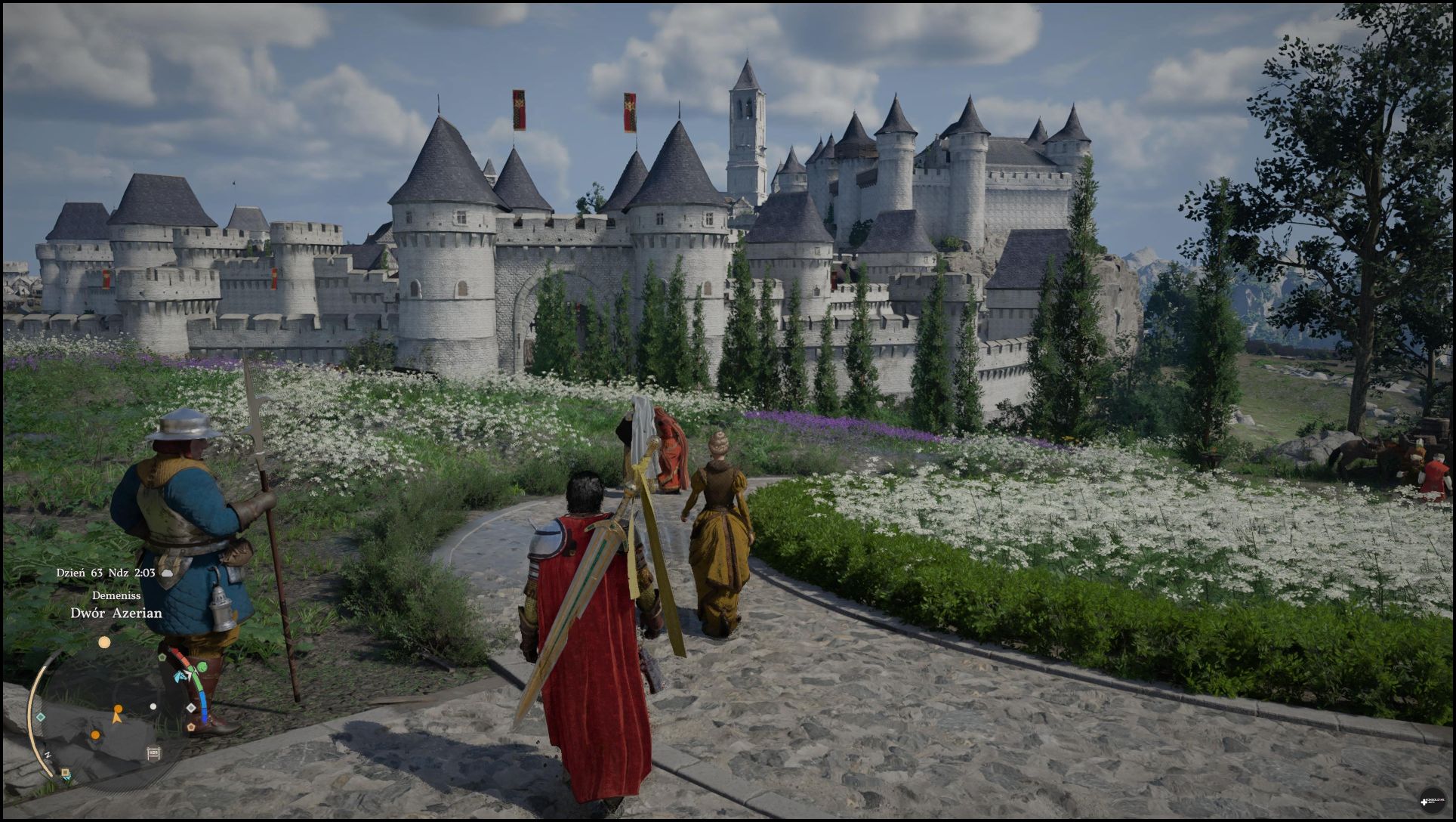The image size is (1456, 822).
Task: Select the signboard marker on the minimap
Action: 153,753
